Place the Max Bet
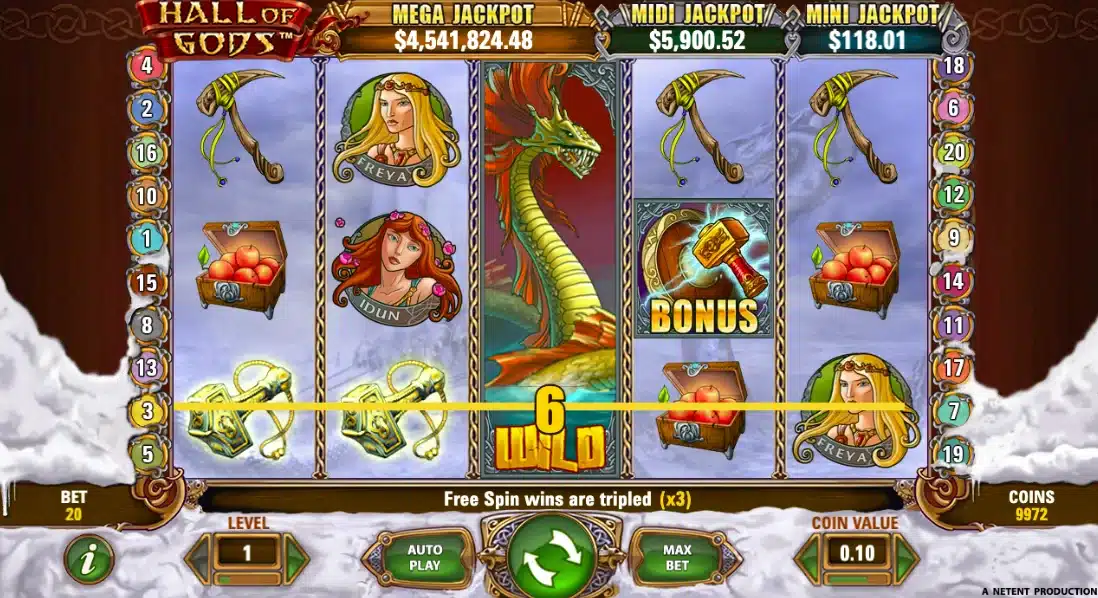This screenshot has width=1098, height=598. click(x=677, y=559)
